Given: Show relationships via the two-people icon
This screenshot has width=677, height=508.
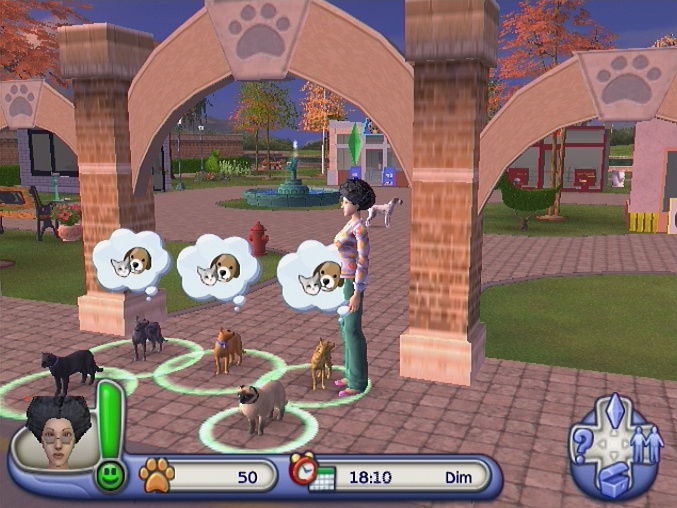Looking at the screenshot, I should pos(648,441).
